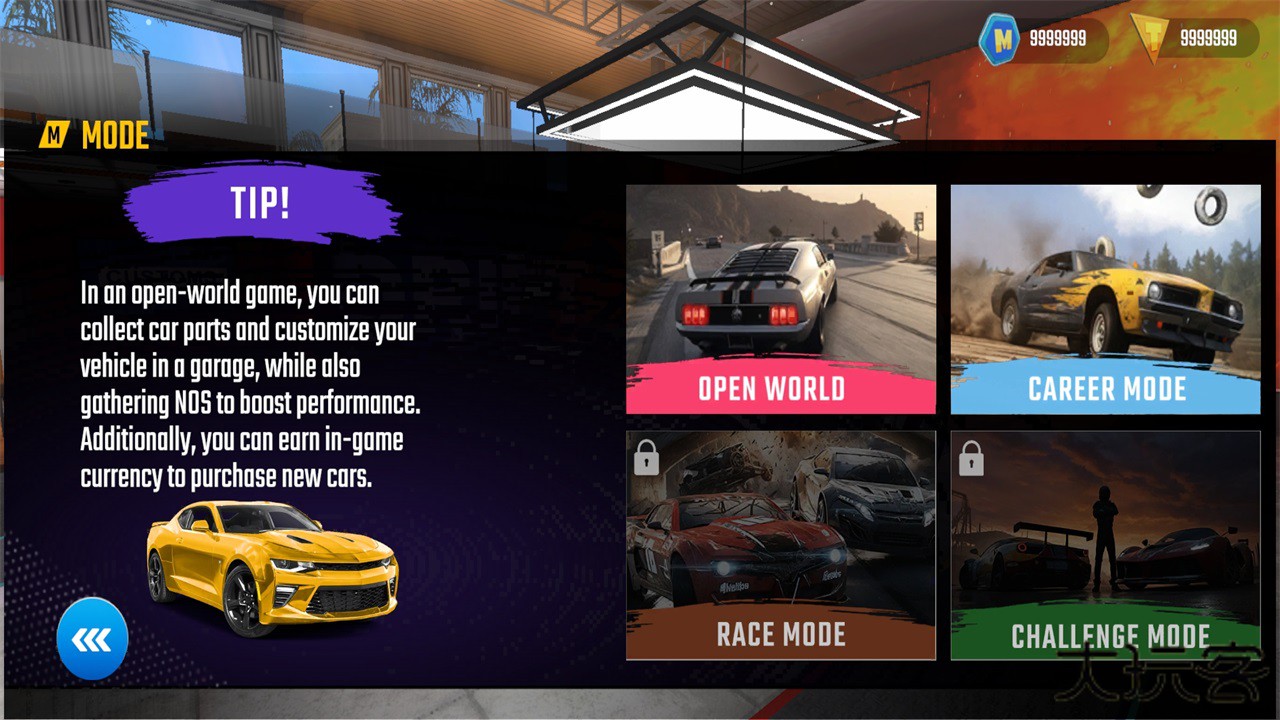Click the lock icon on Race Mode
Viewport: 1280px width, 720px height.
(648, 457)
